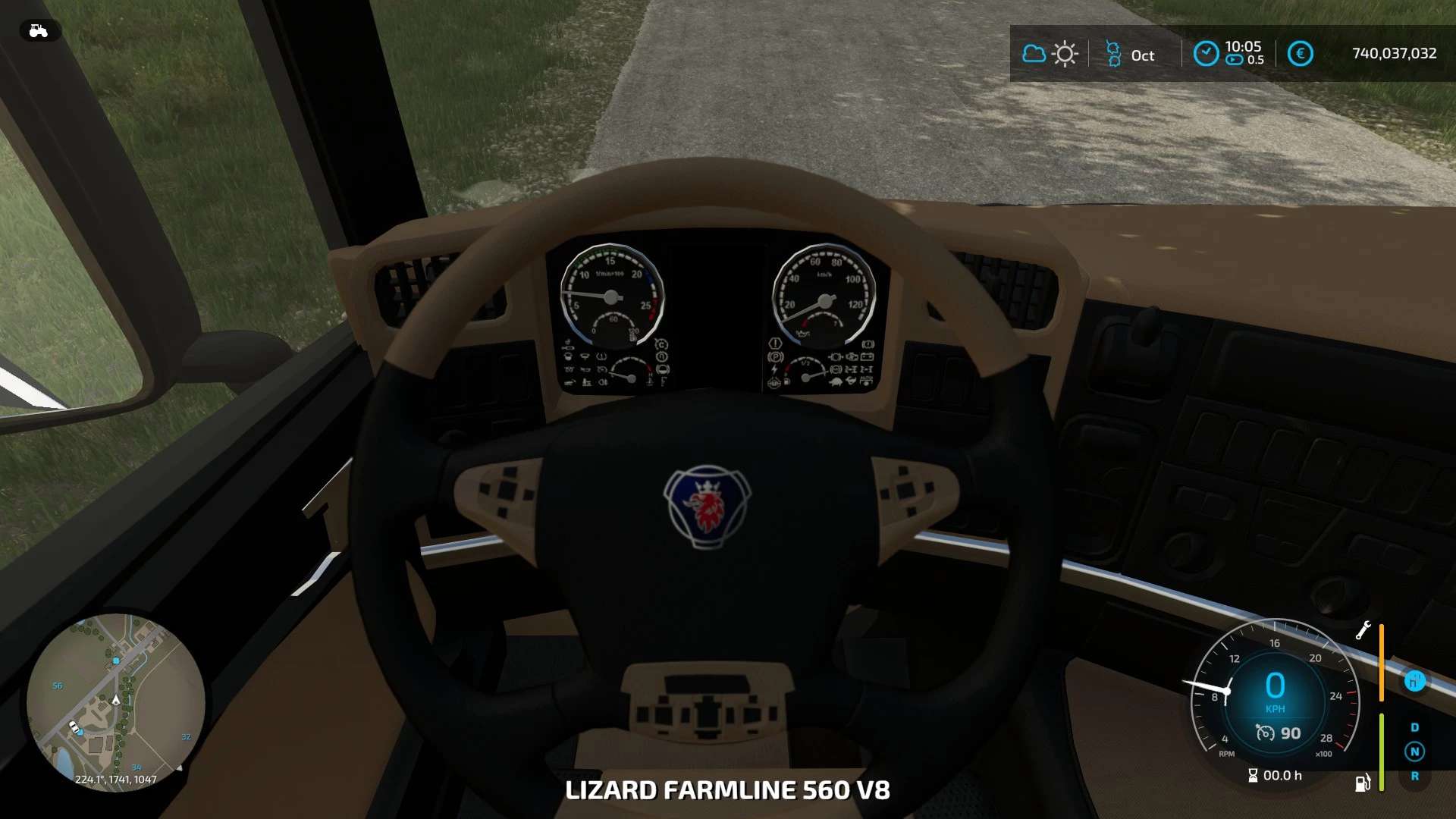Click the tractor icon in the corner
The image size is (1456, 819).
point(38,31)
